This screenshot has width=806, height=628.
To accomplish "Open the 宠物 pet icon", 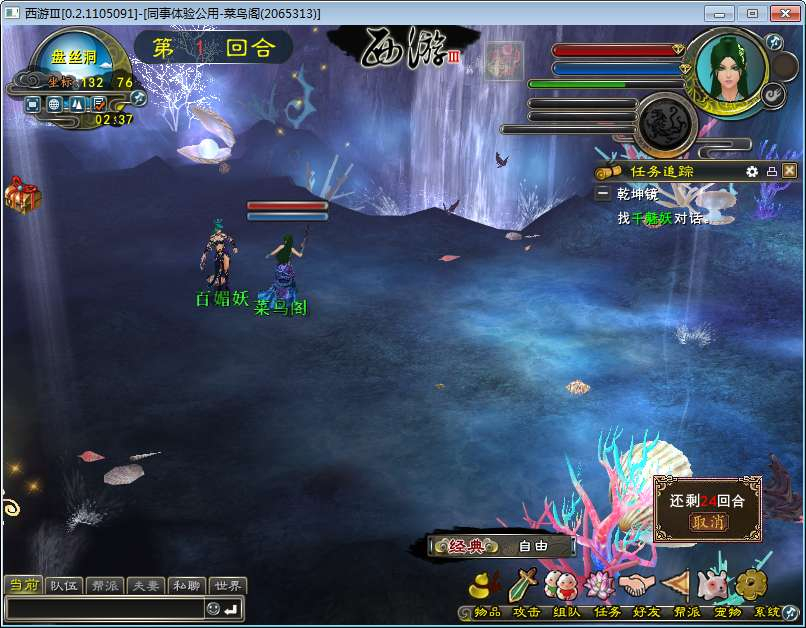I will tap(713, 585).
